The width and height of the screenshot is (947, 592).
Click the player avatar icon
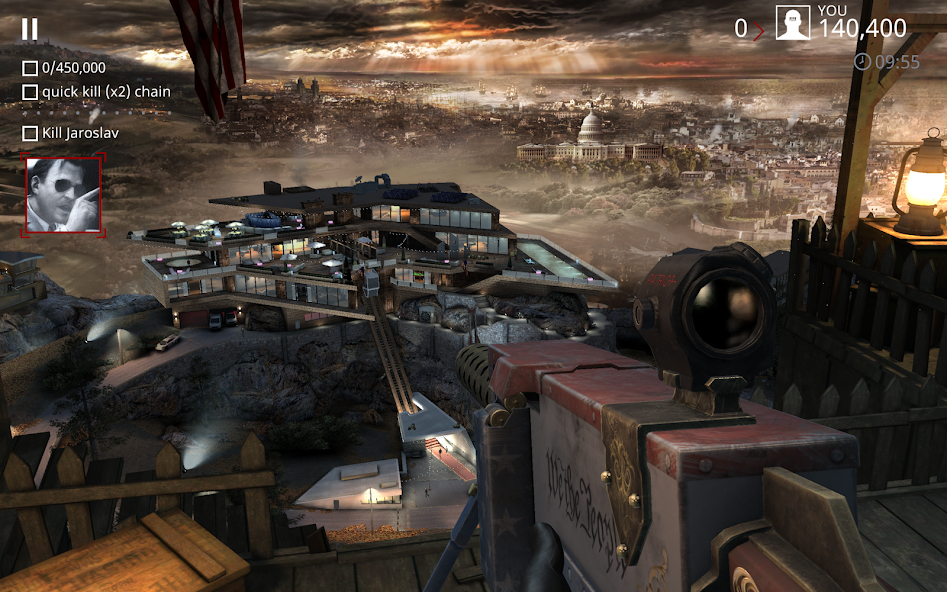[x=792, y=23]
